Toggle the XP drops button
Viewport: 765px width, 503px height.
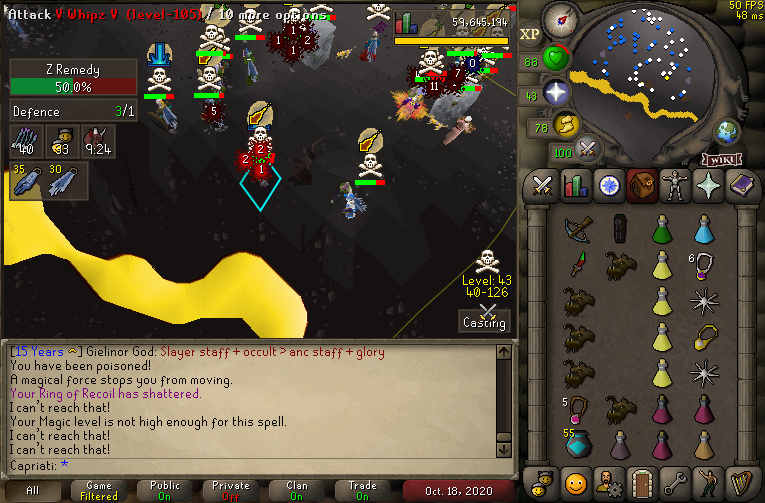pyautogui.click(x=530, y=34)
